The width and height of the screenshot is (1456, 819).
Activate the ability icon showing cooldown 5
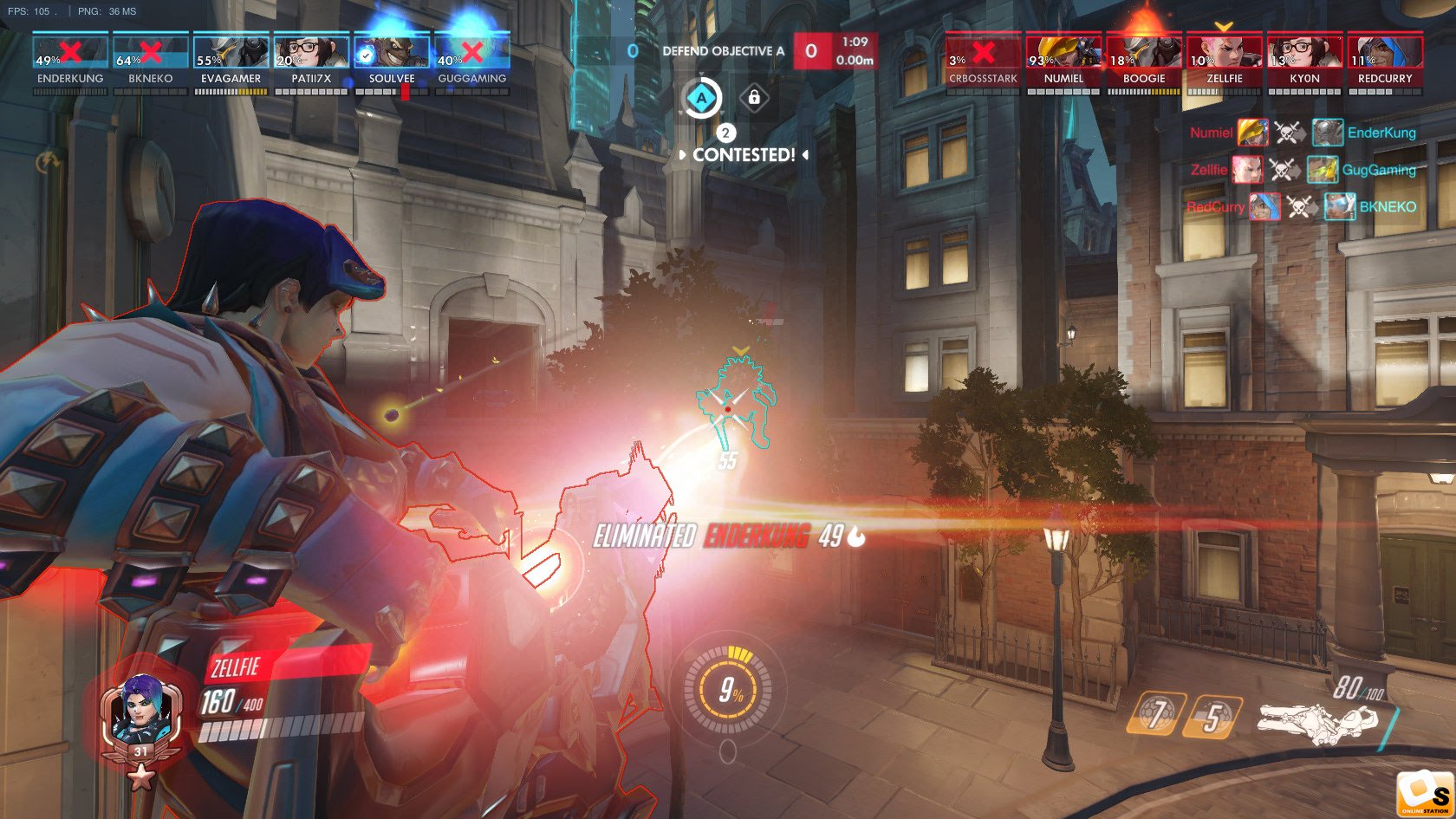tap(1213, 716)
